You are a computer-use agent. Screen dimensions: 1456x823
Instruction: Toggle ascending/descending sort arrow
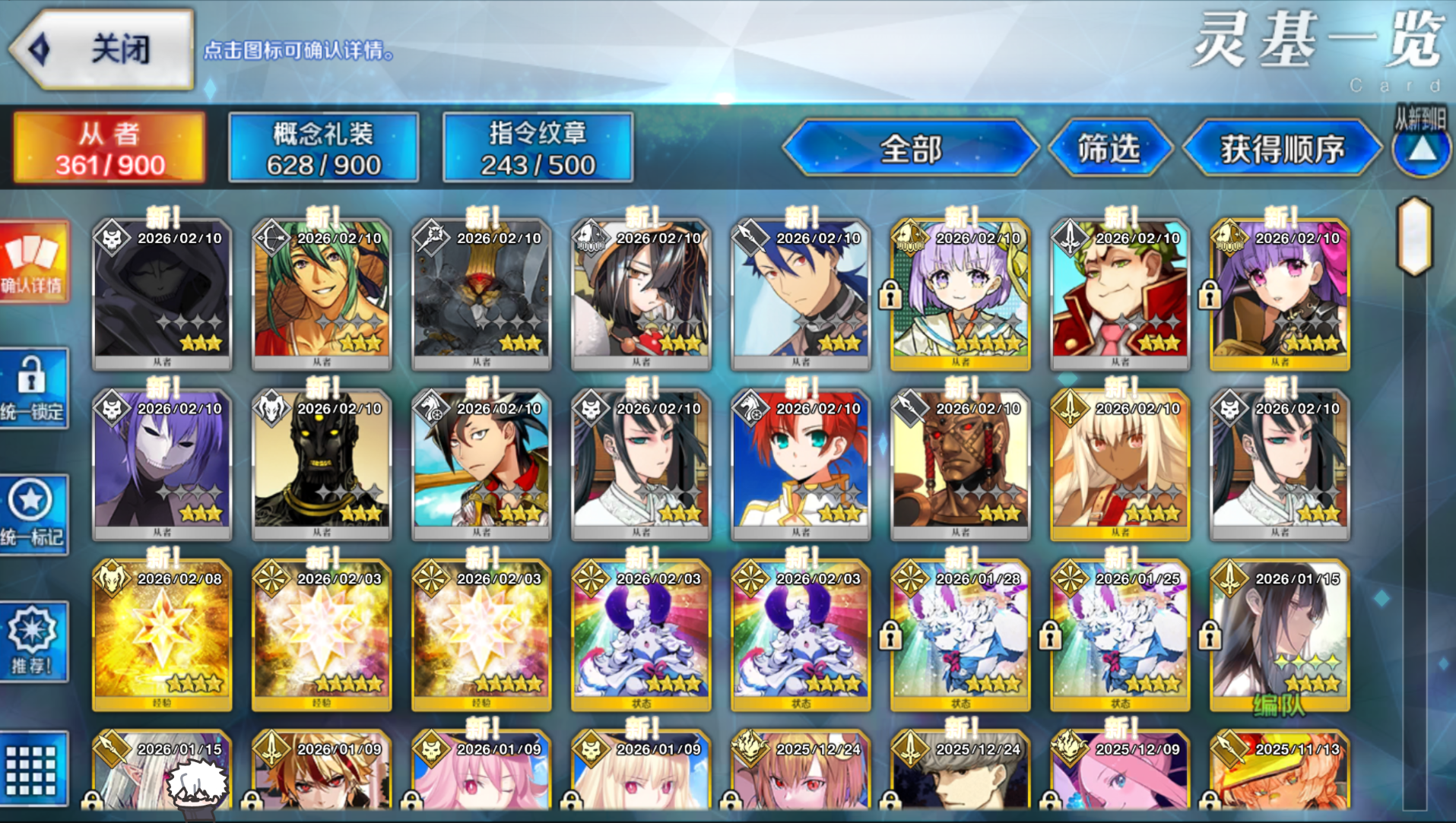click(x=1421, y=150)
